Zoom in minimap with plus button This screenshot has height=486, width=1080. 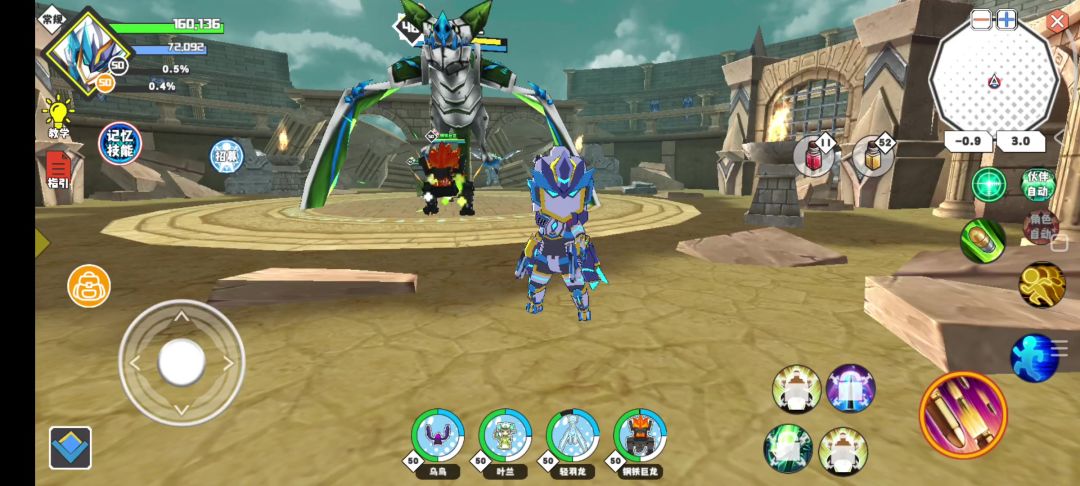[x=1006, y=19]
